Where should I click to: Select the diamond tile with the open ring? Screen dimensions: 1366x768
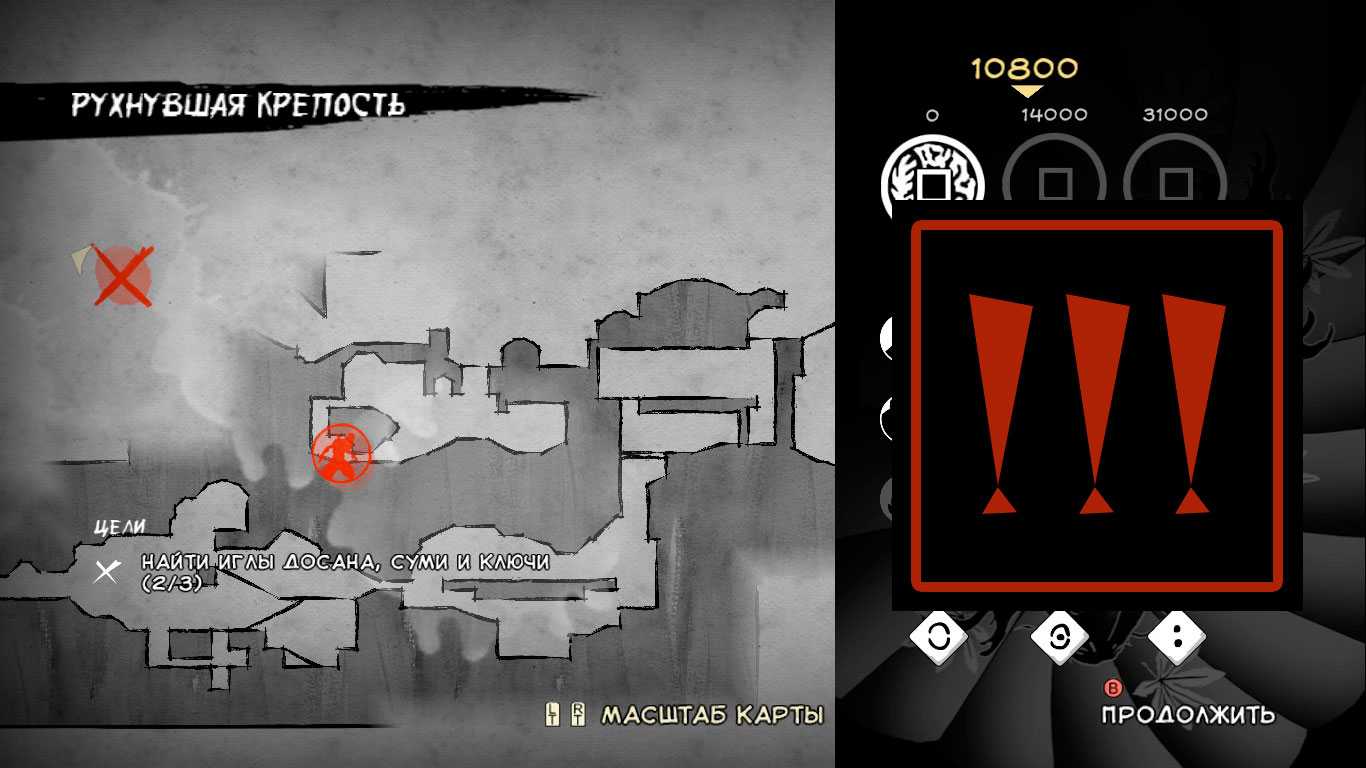click(x=938, y=637)
